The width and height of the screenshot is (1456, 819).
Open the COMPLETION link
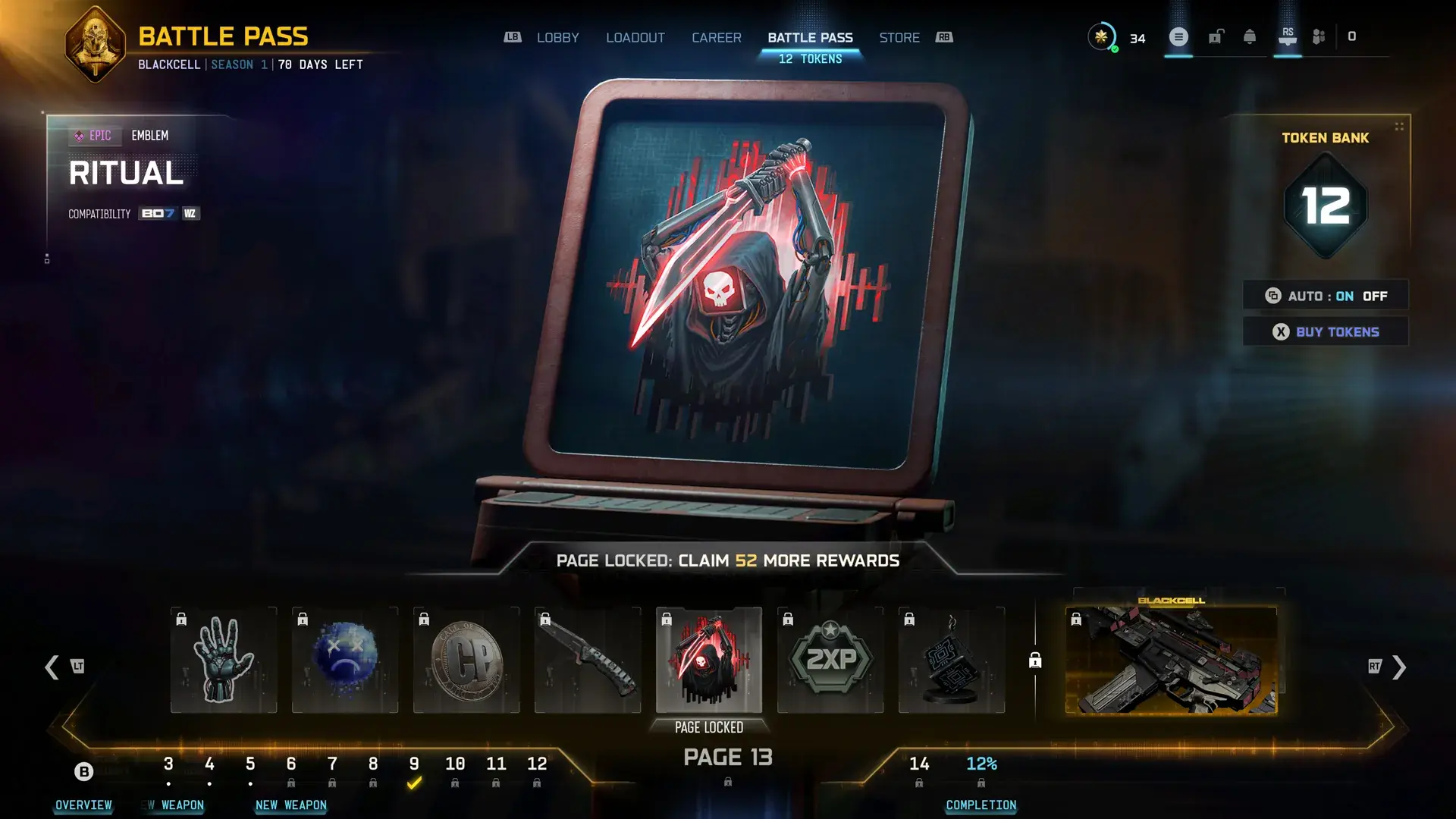pos(981,805)
